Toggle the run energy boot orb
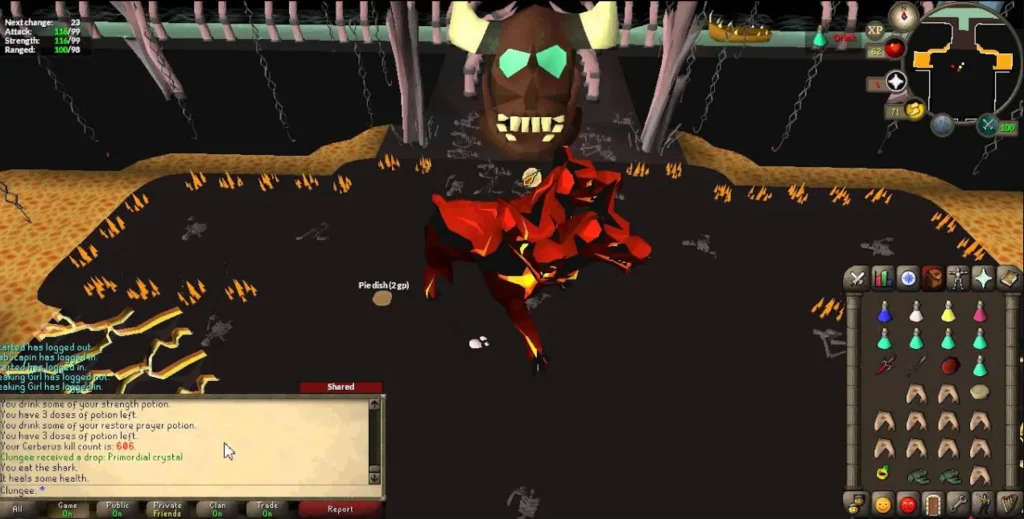Screen dimensions: 1024x519 coord(915,111)
